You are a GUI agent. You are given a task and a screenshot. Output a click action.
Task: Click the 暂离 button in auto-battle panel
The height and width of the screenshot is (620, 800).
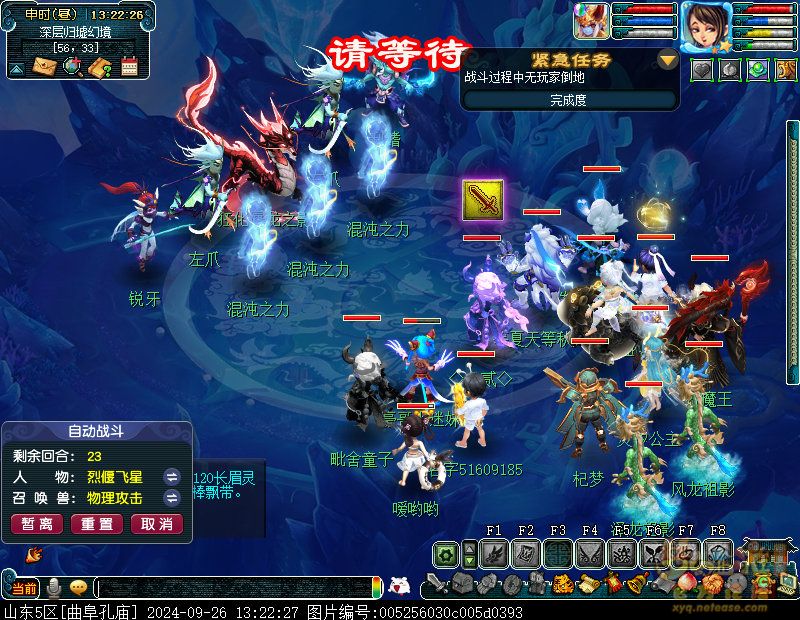pos(37,524)
